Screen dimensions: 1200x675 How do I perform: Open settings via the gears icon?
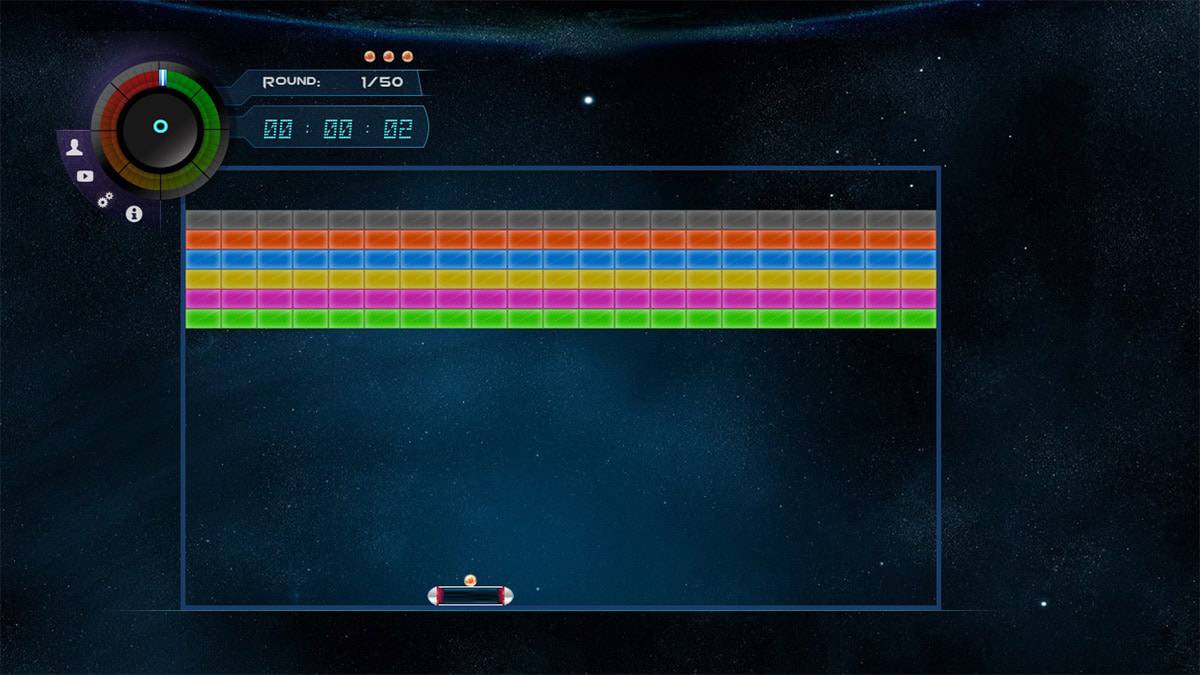click(x=105, y=200)
